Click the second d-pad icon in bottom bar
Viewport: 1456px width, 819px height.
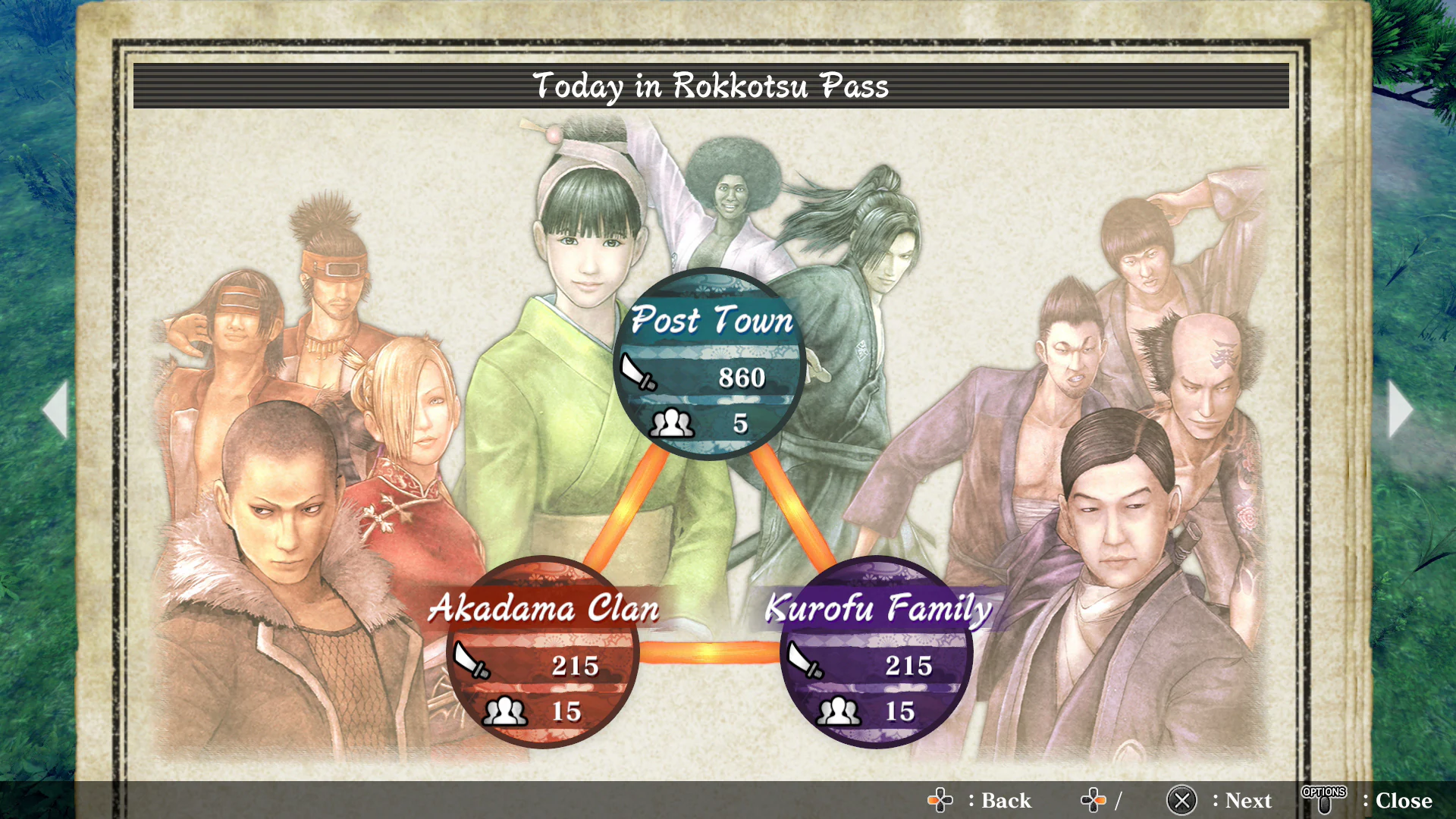[1092, 800]
